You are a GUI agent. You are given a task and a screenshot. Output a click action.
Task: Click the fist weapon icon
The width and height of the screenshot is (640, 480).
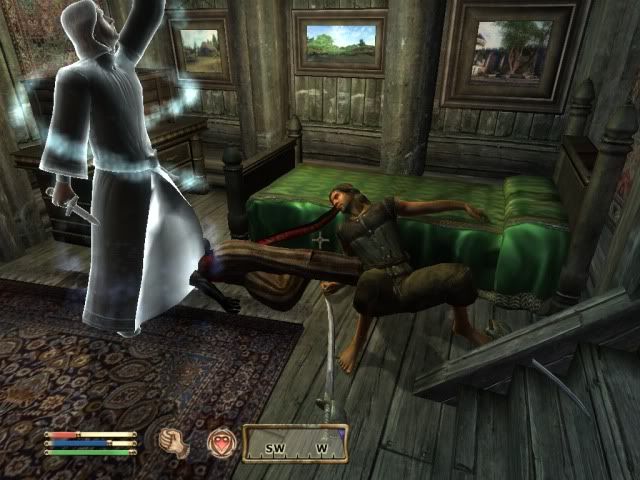pyautogui.click(x=172, y=443)
